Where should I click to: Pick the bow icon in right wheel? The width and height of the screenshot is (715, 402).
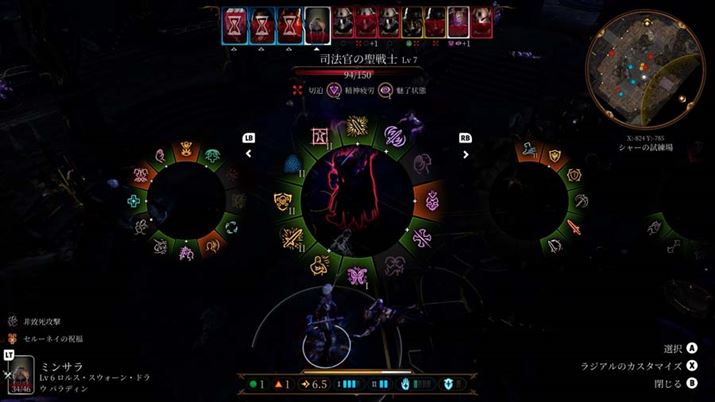554,246
